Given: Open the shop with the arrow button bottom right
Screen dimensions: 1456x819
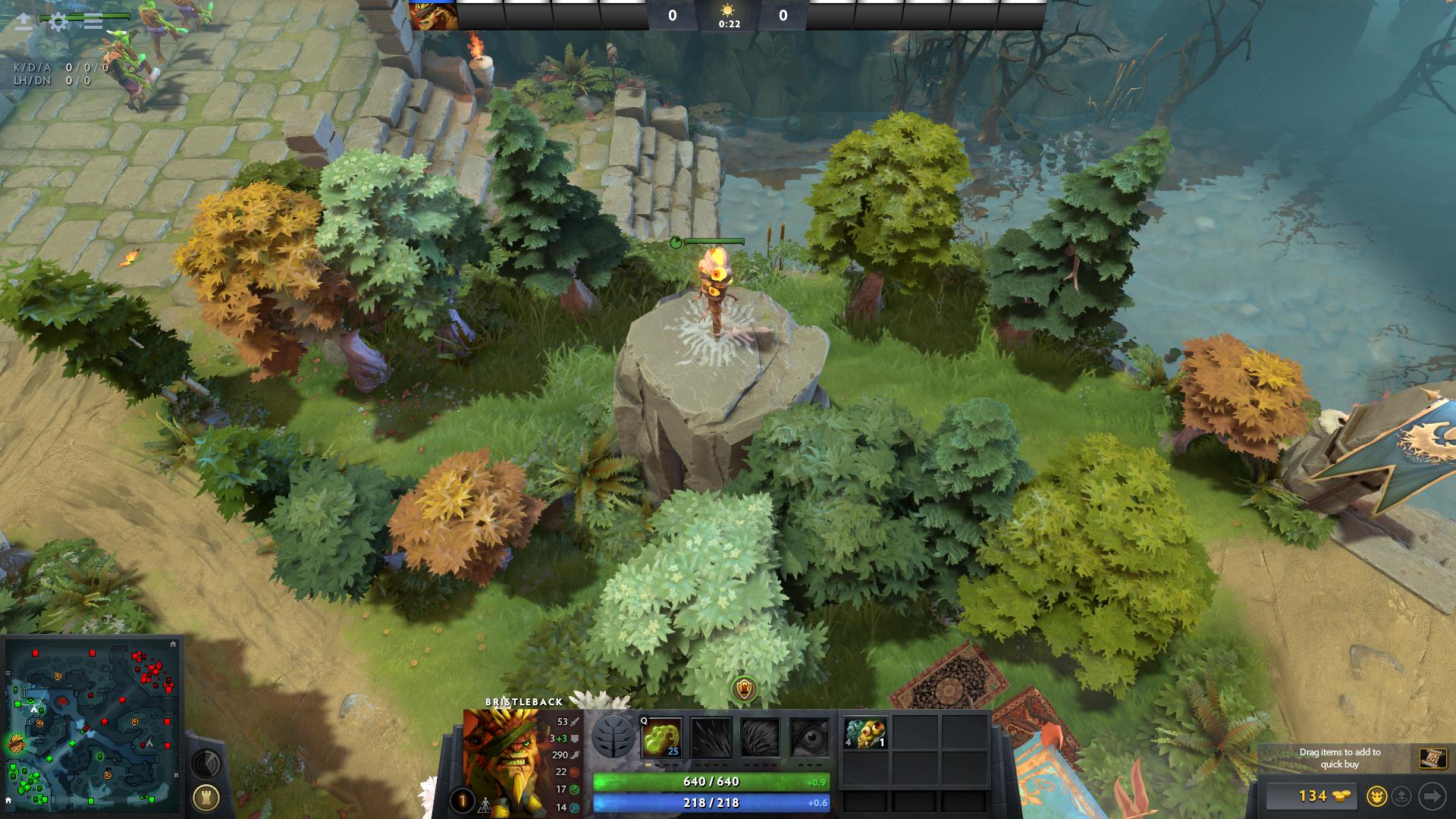Looking at the screenshot, I should coord(1432,796).
